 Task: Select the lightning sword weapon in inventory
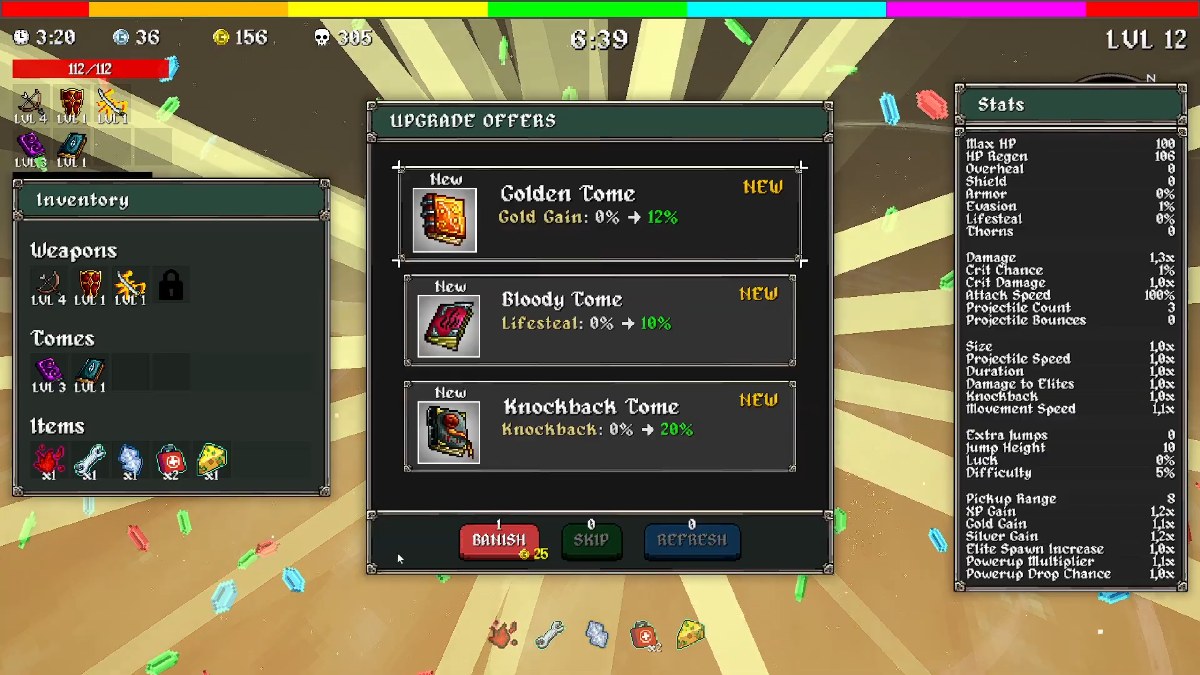coord(130,286)
